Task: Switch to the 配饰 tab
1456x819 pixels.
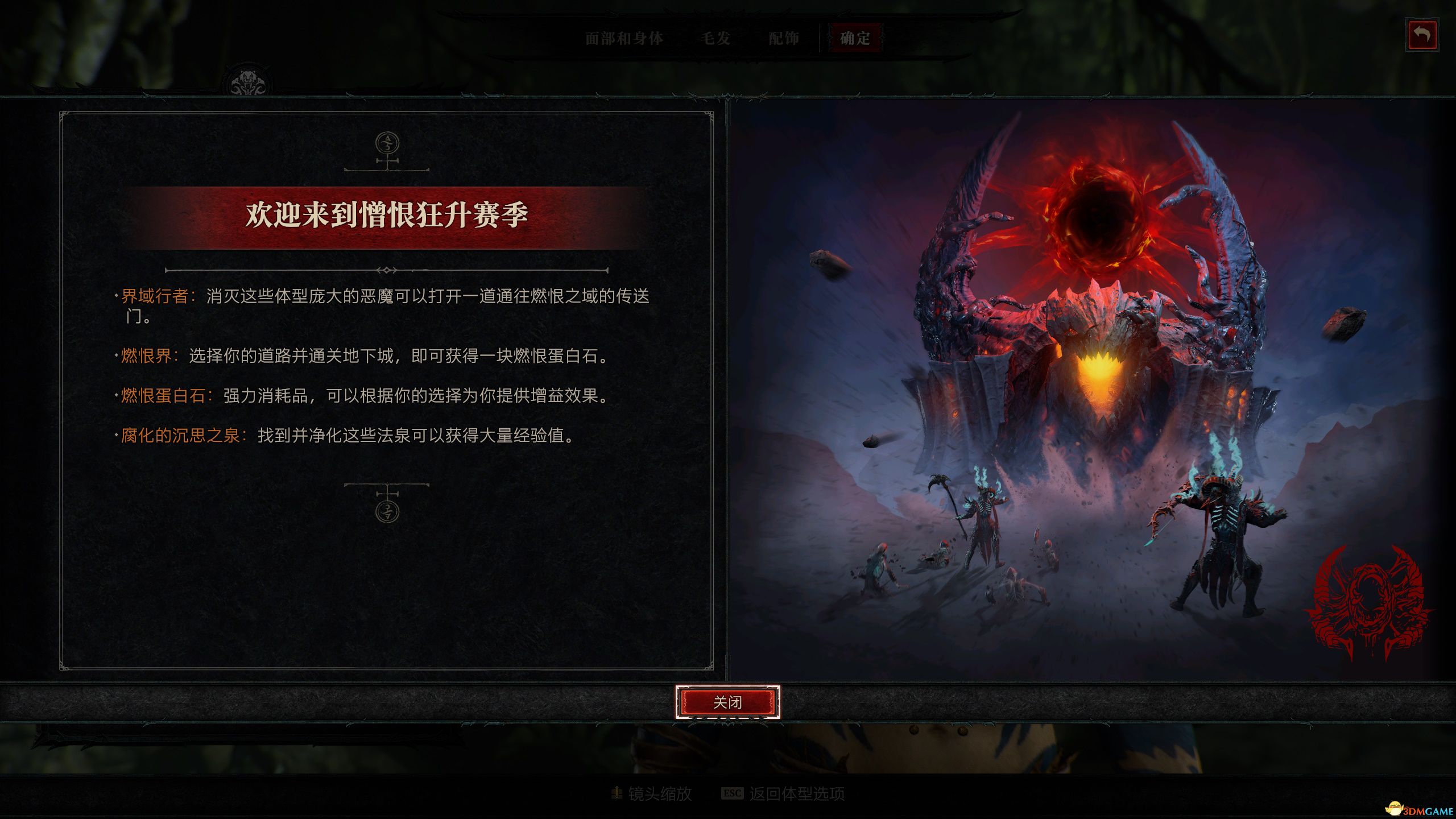Action: [784, 38]
